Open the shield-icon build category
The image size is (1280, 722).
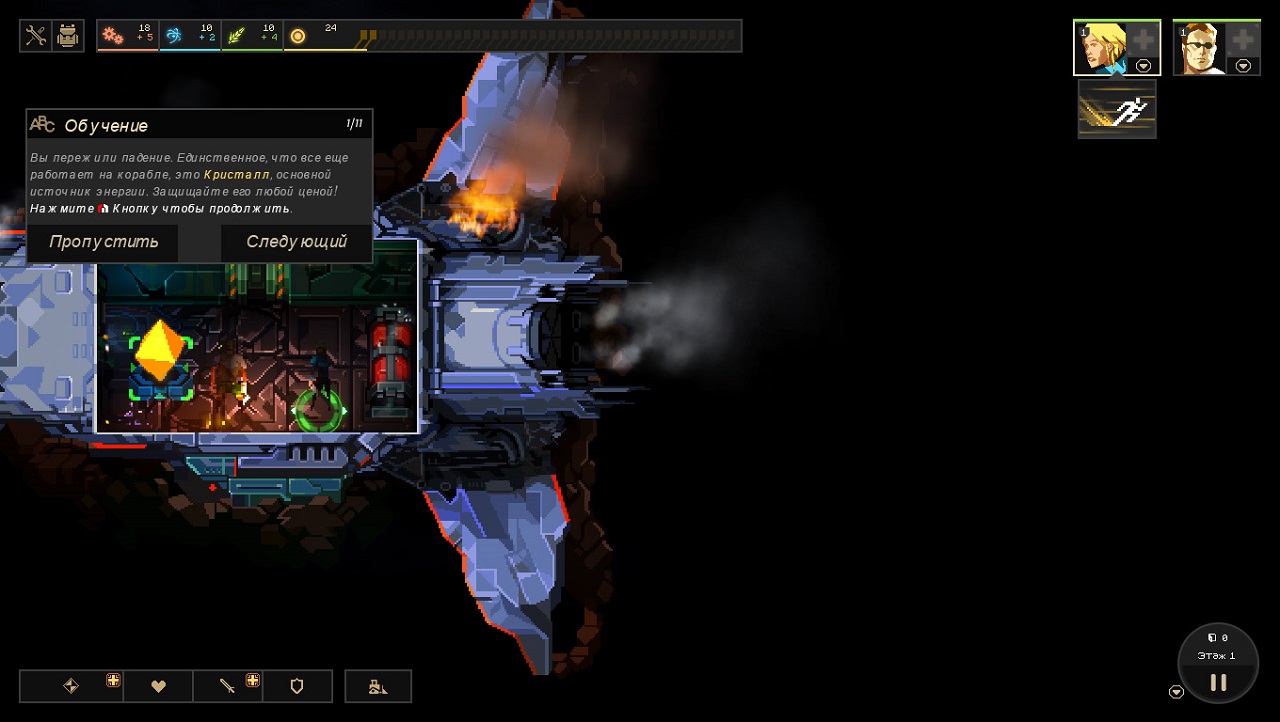[296, 686]
